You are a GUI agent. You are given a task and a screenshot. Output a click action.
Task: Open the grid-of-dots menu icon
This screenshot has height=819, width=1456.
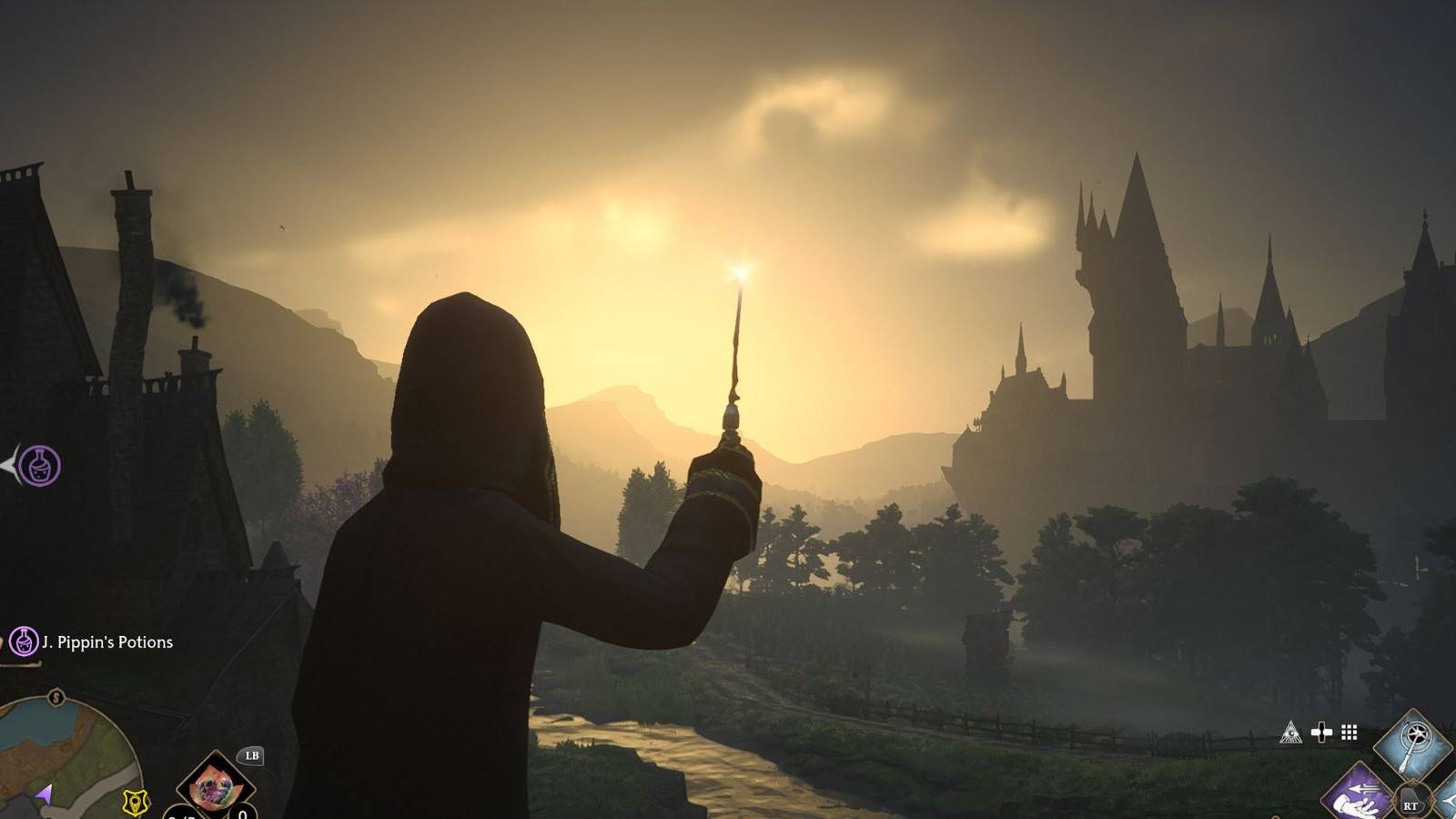(x=1349, y=733)
